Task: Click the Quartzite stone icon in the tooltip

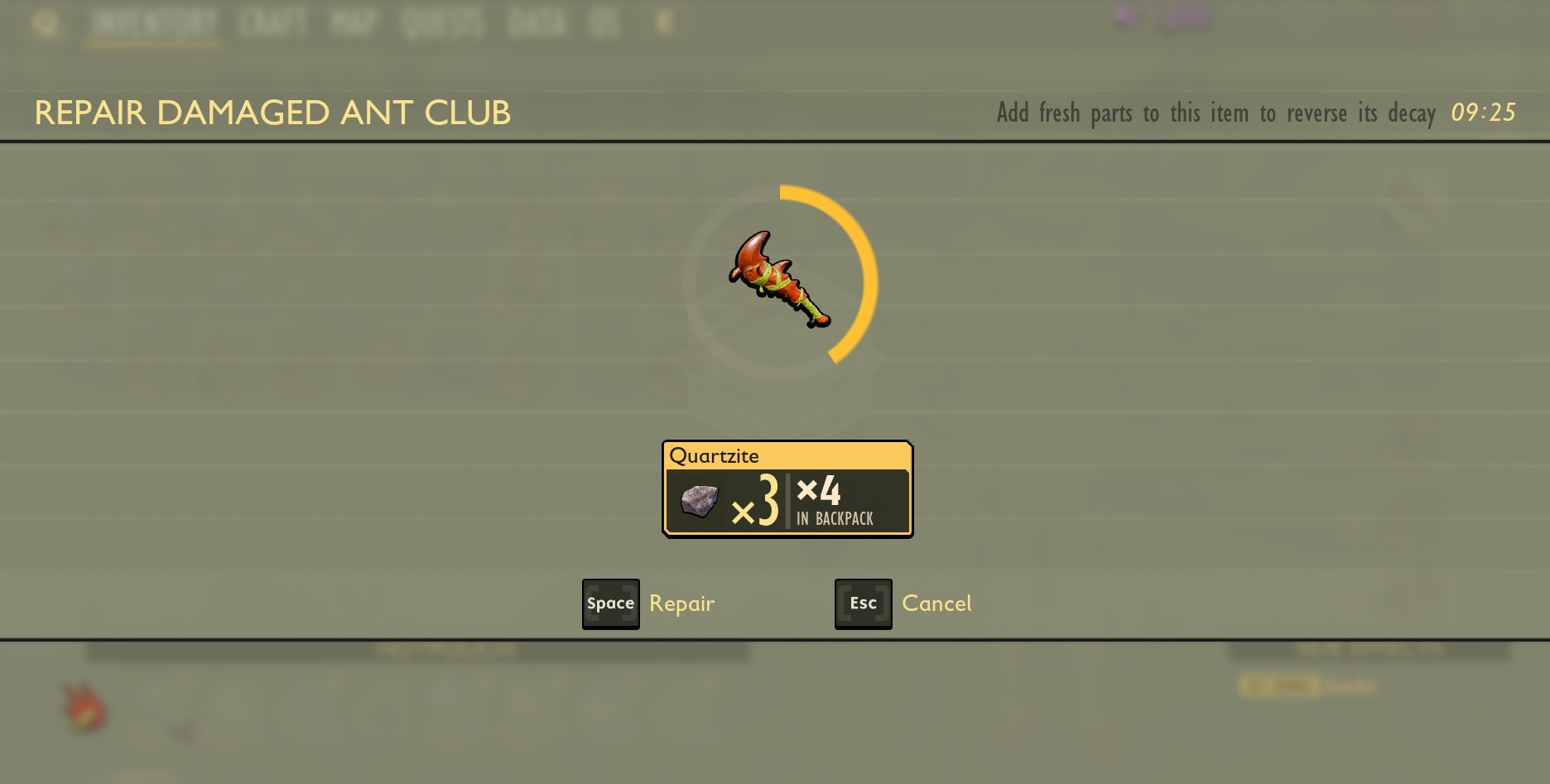Action: 700,501
